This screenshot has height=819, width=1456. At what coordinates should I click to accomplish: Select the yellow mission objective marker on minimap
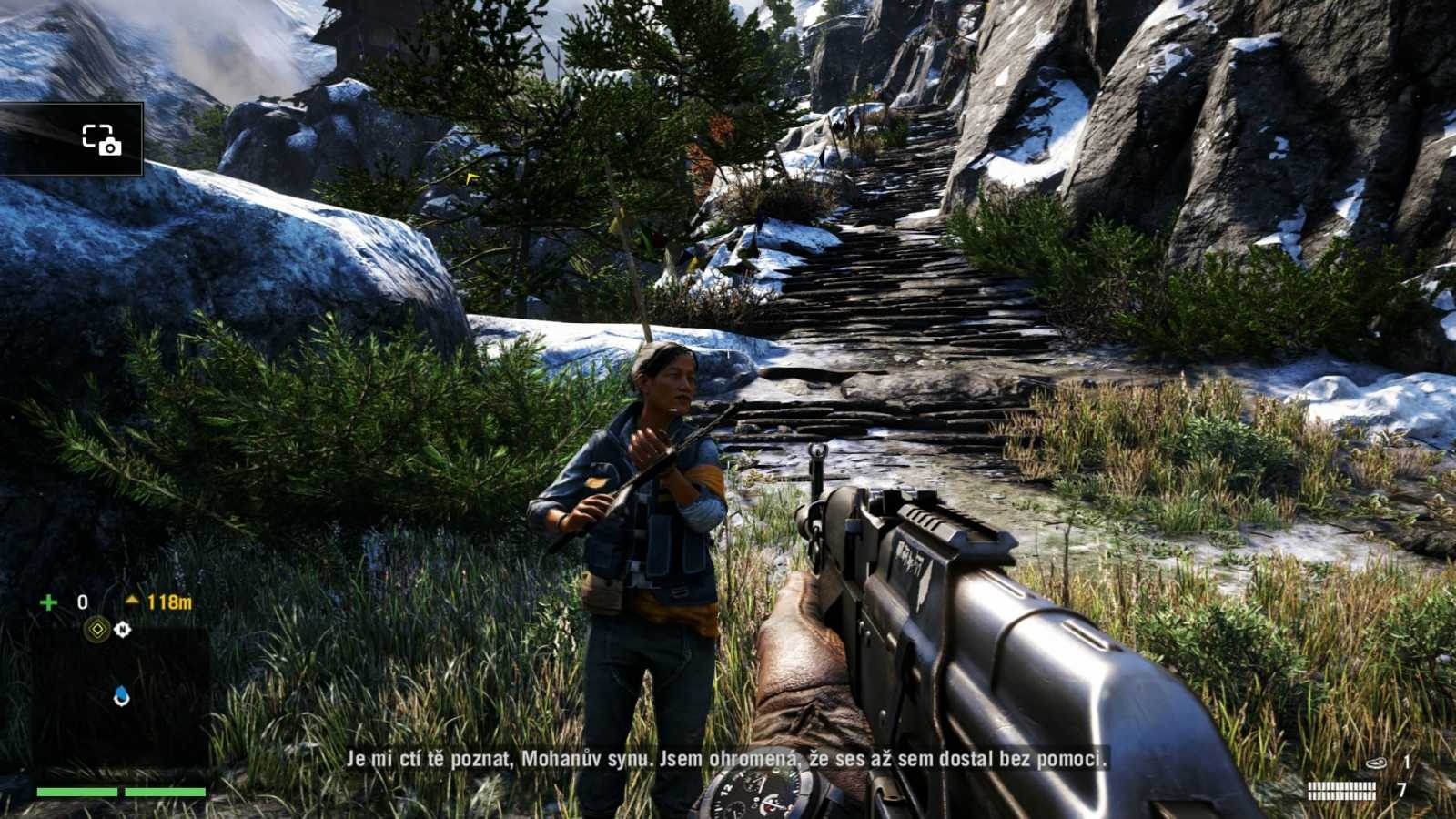point(96,629)
